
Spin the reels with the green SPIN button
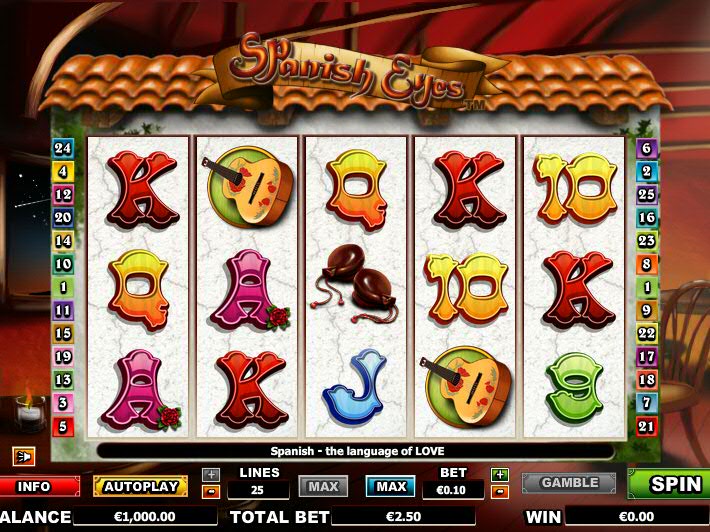pos(668,484)
